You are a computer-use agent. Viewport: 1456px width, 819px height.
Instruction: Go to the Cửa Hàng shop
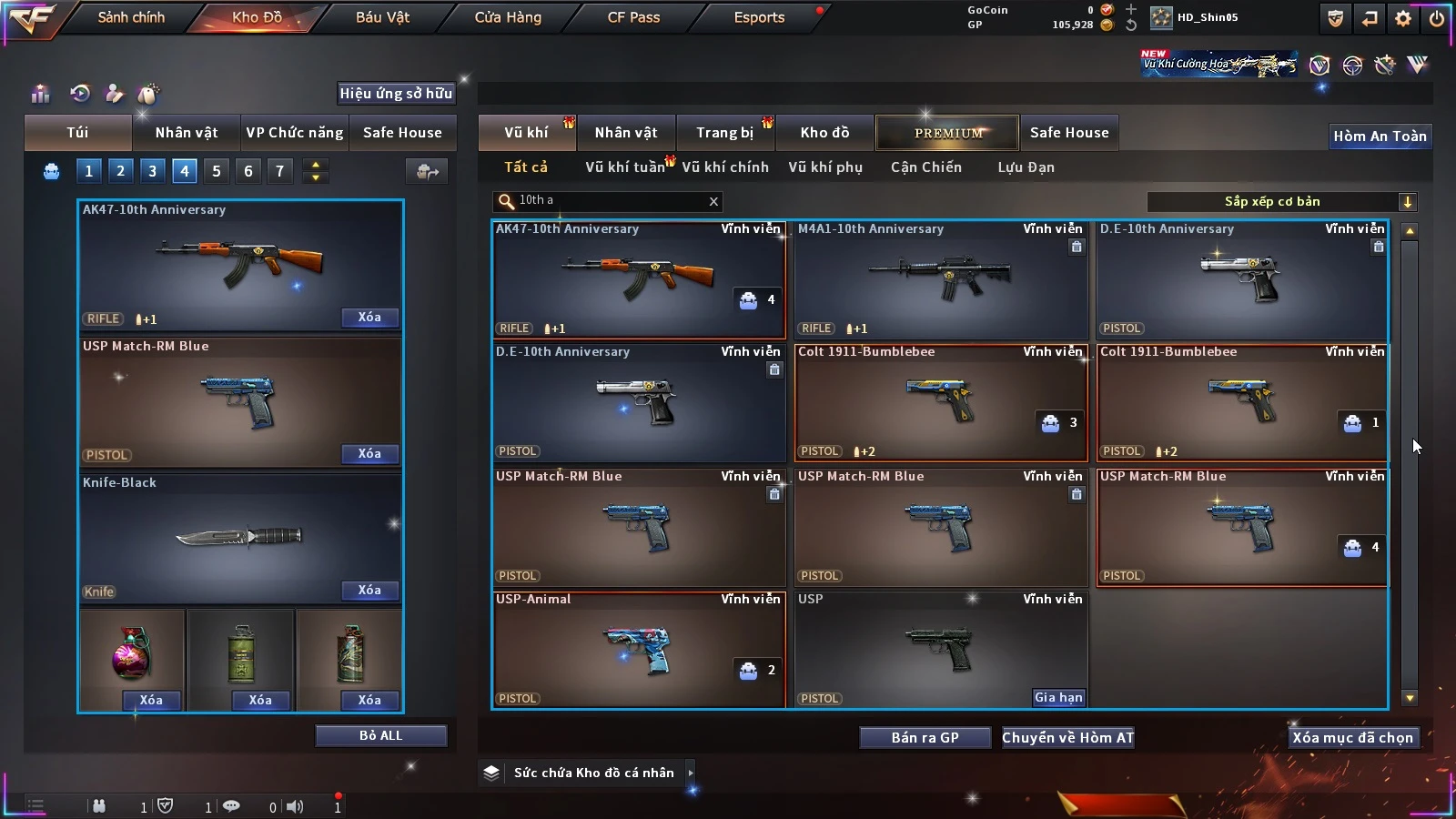pos(508,17)
